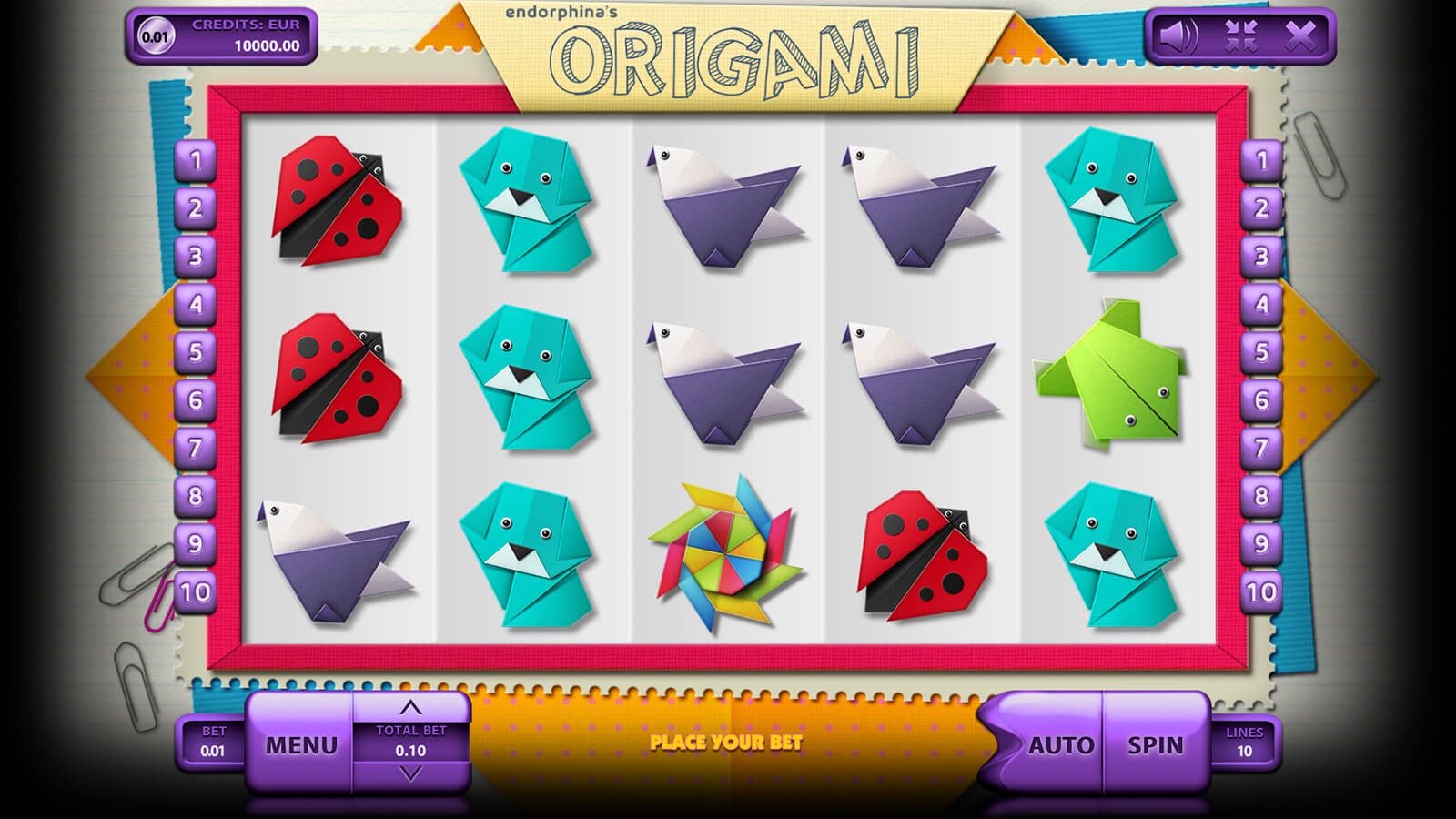1456x819 pixels.
Task: Start AUTO play mode
Action: pyautogui.click(x=1060, y=745)
